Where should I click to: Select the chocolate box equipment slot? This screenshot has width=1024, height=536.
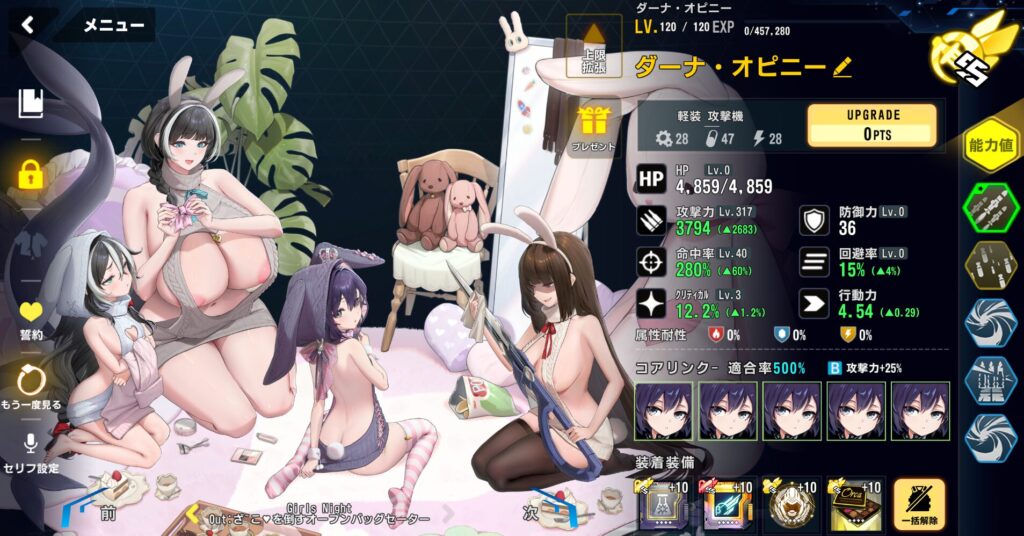(x=847, y=506)
